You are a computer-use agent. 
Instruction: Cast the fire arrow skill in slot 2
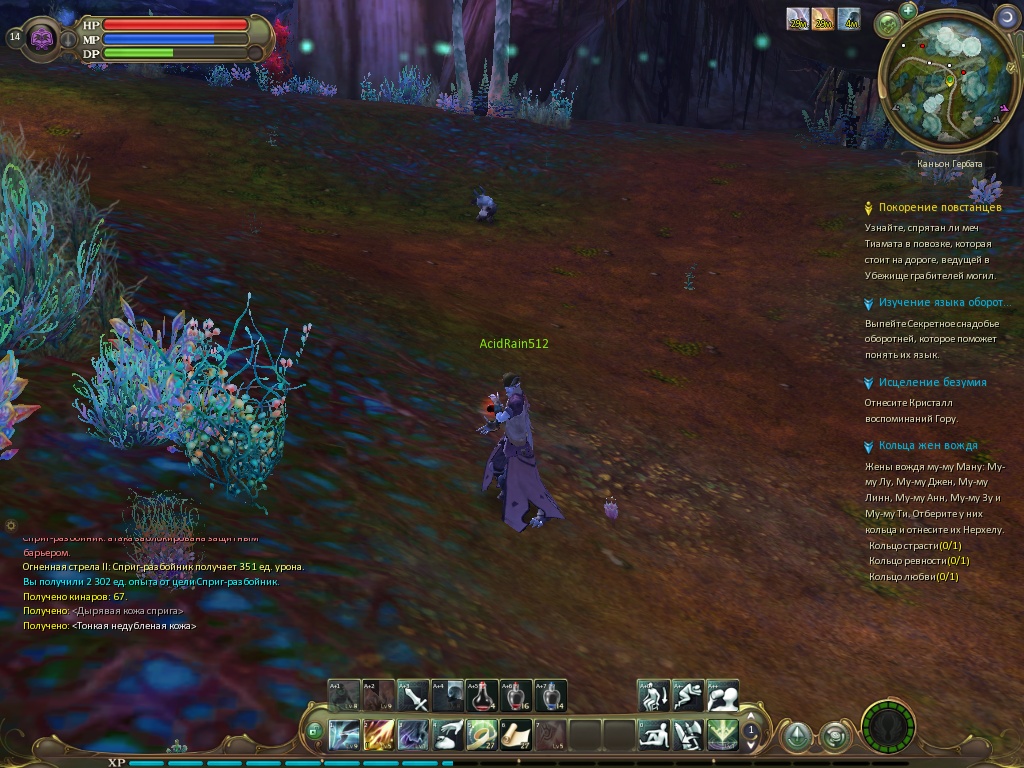click(x=379, y=735)
